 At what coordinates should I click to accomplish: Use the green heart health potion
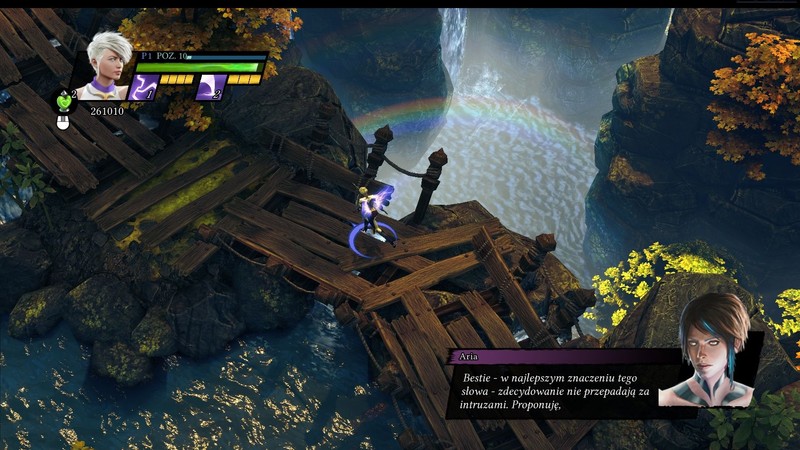coord(64,100)
